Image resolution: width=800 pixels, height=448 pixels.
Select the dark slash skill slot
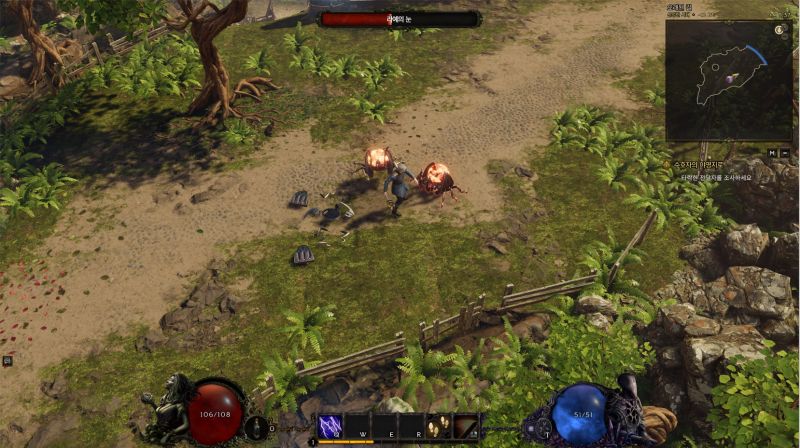tap(466, 426)
